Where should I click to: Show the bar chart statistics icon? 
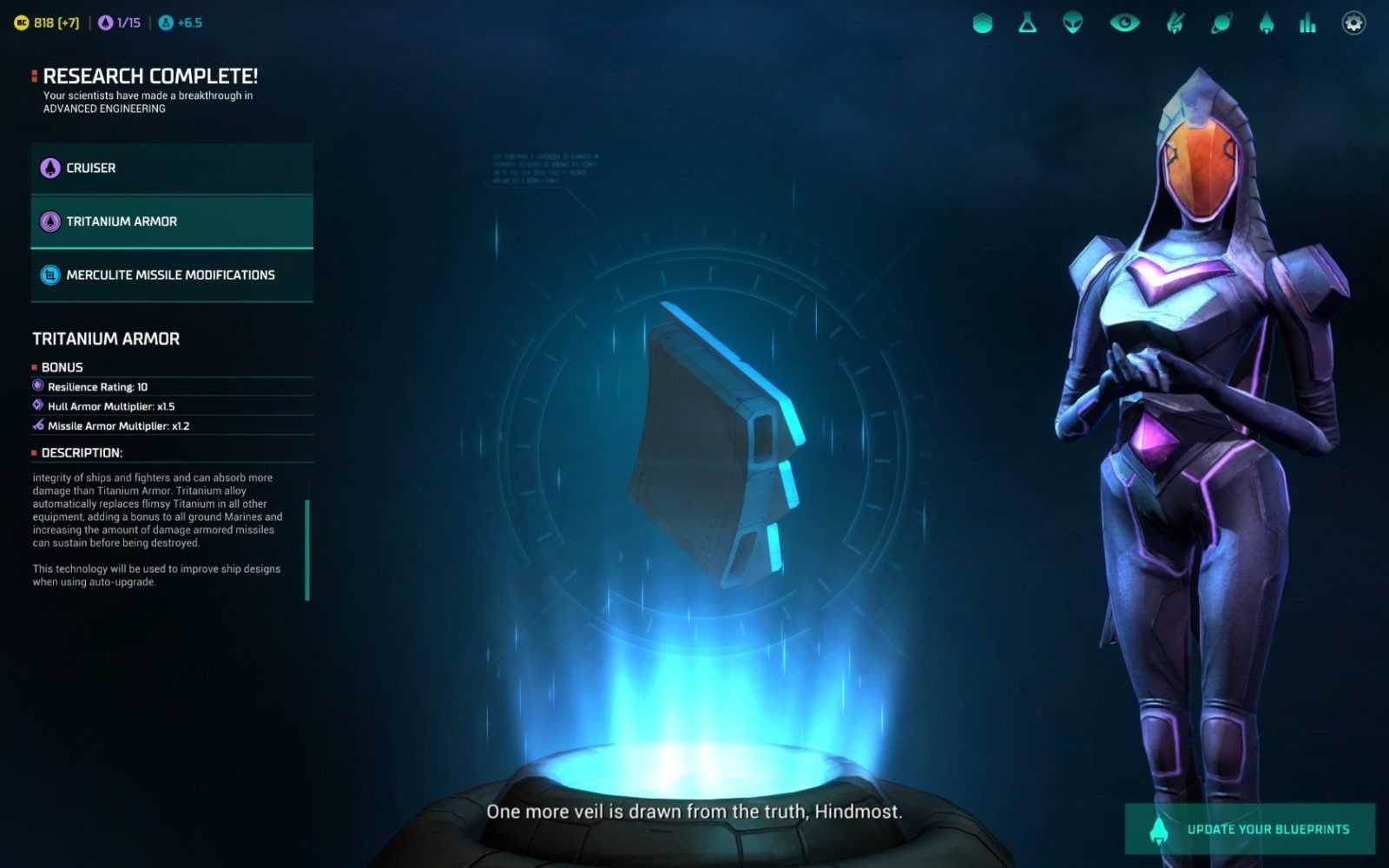tap(1307, 23)
